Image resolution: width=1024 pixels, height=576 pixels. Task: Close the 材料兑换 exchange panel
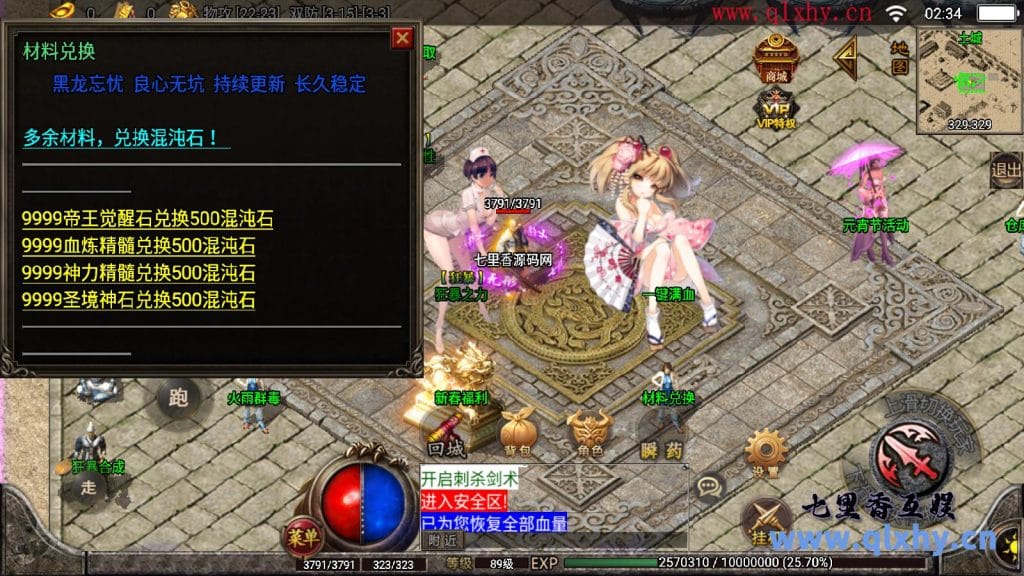coord(402,39)
